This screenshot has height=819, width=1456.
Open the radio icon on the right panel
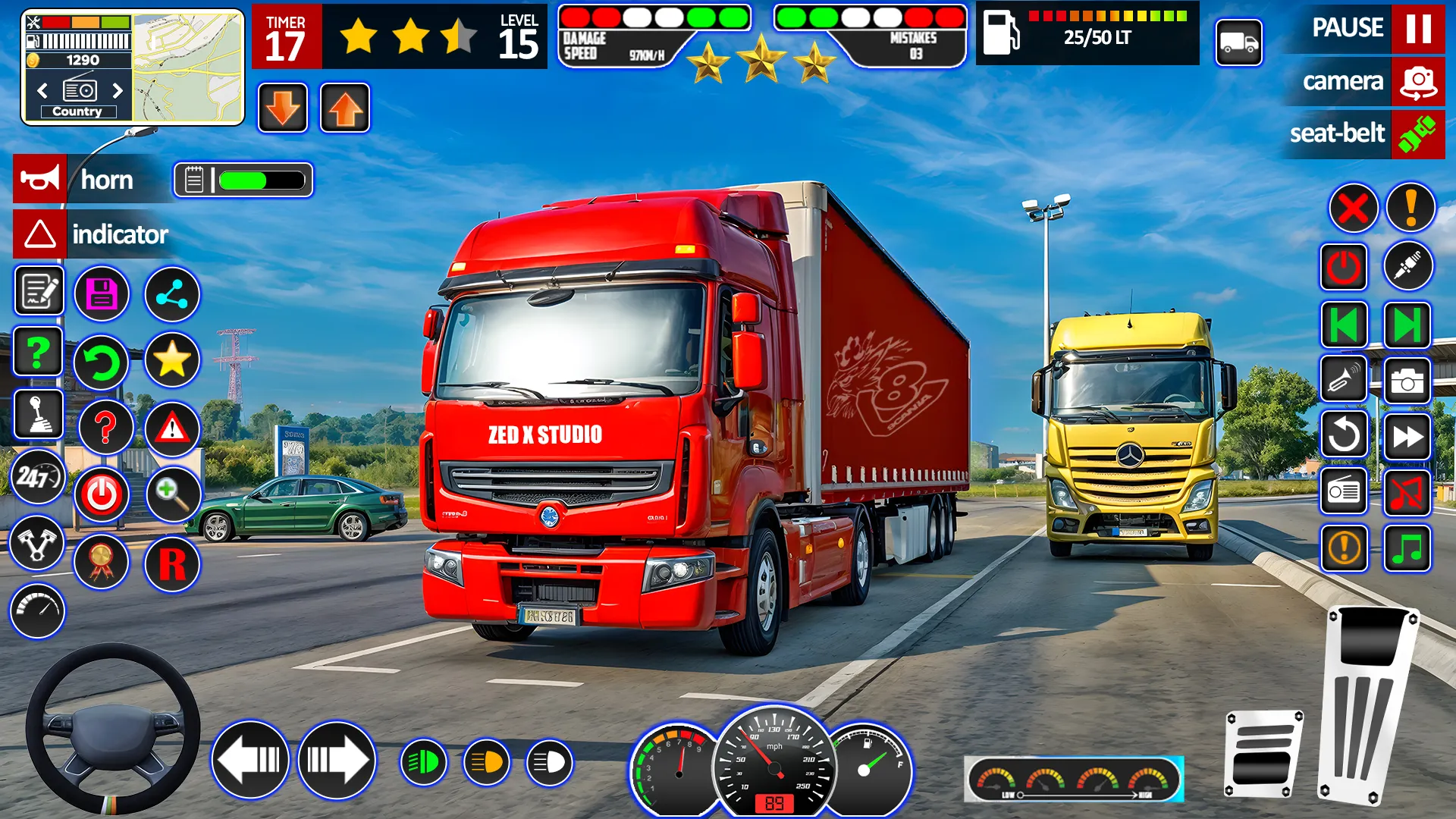point(1344,491)
